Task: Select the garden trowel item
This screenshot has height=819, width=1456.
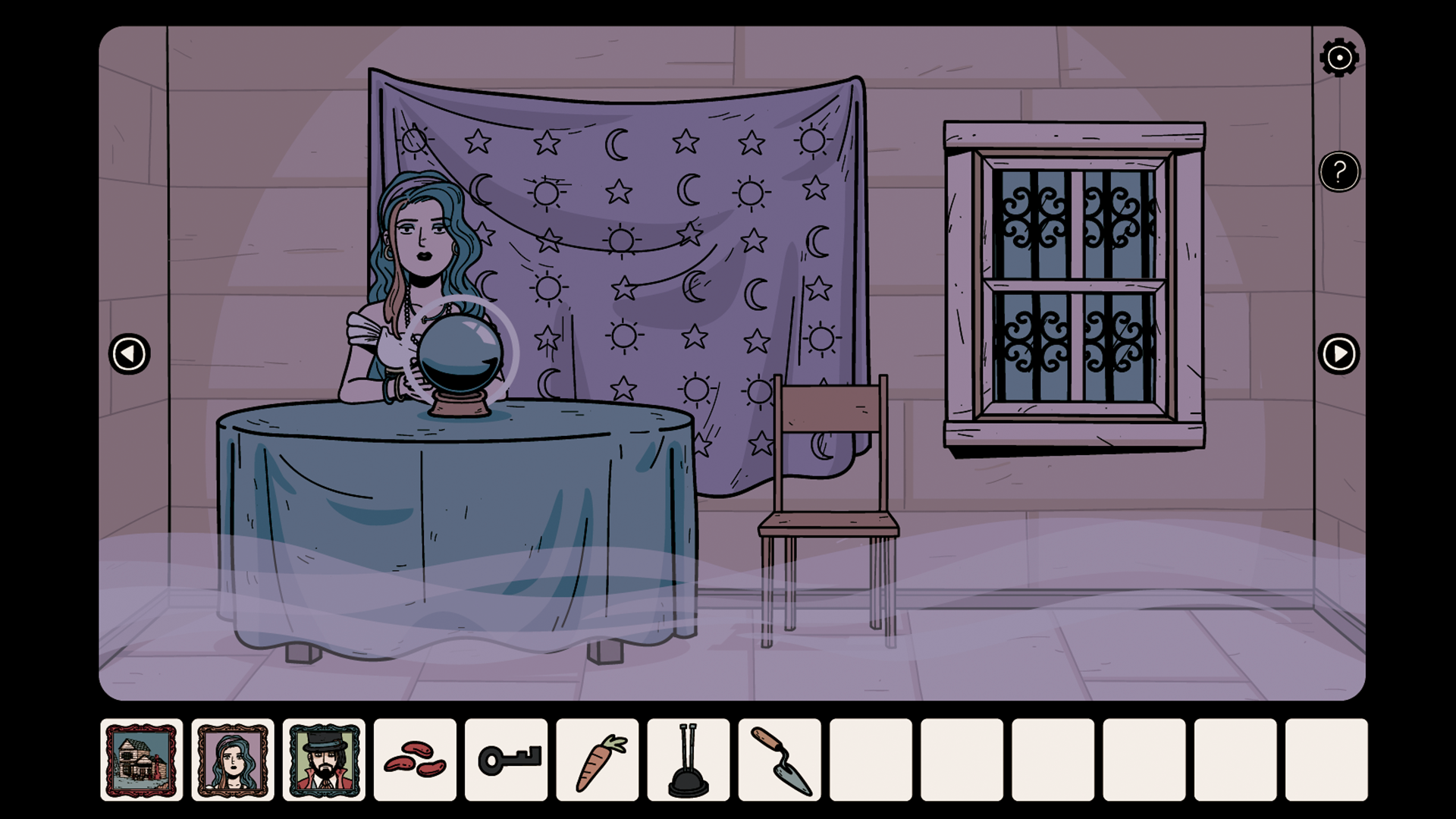Action: [x=780, y=760]
